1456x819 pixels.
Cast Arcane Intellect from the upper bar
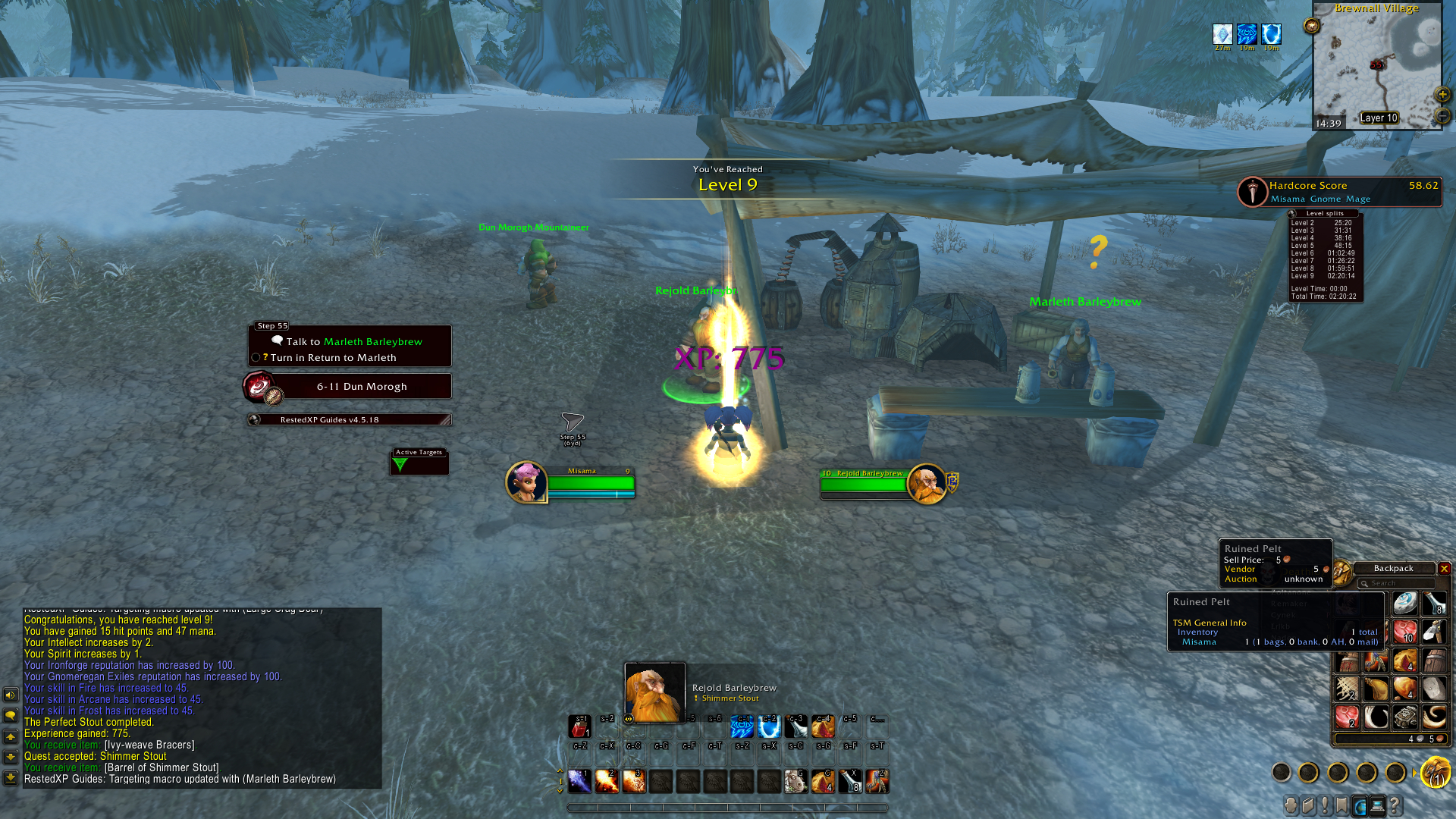(742, 726)
